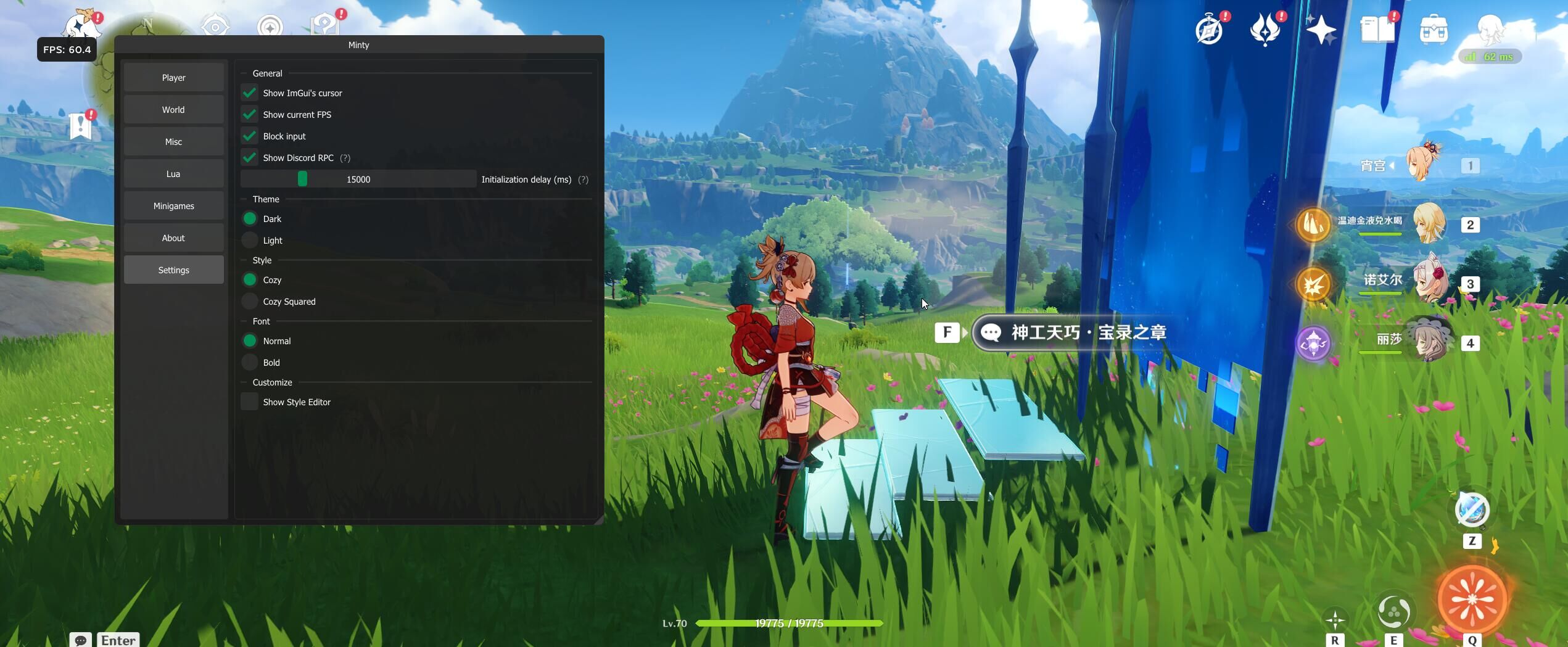Open the Wish star icon
The image size is (1568, 647).
[x=1321, y=30]
